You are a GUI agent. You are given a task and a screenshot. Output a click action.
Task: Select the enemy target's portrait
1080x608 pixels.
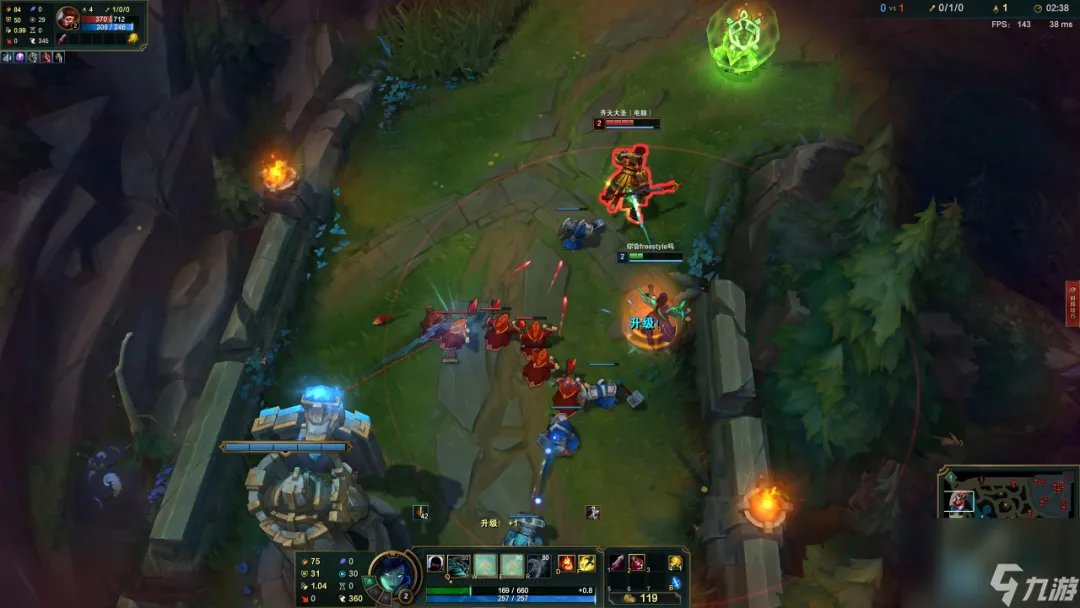click(68, 18)
